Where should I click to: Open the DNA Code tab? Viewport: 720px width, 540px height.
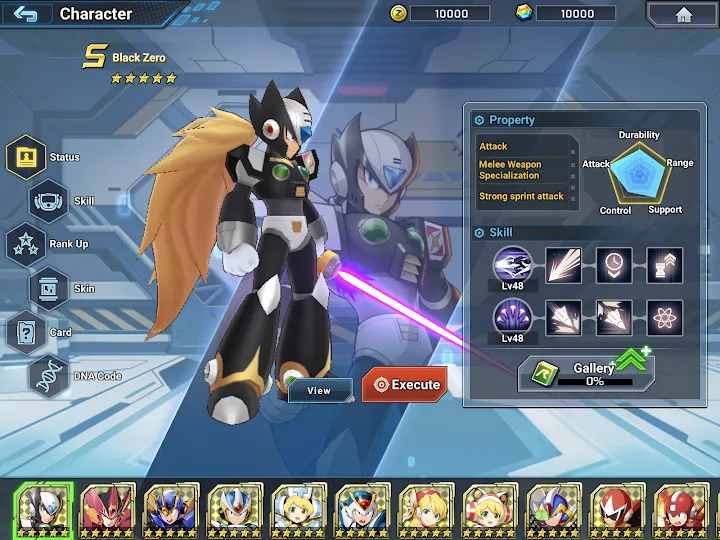coord(48,376)
